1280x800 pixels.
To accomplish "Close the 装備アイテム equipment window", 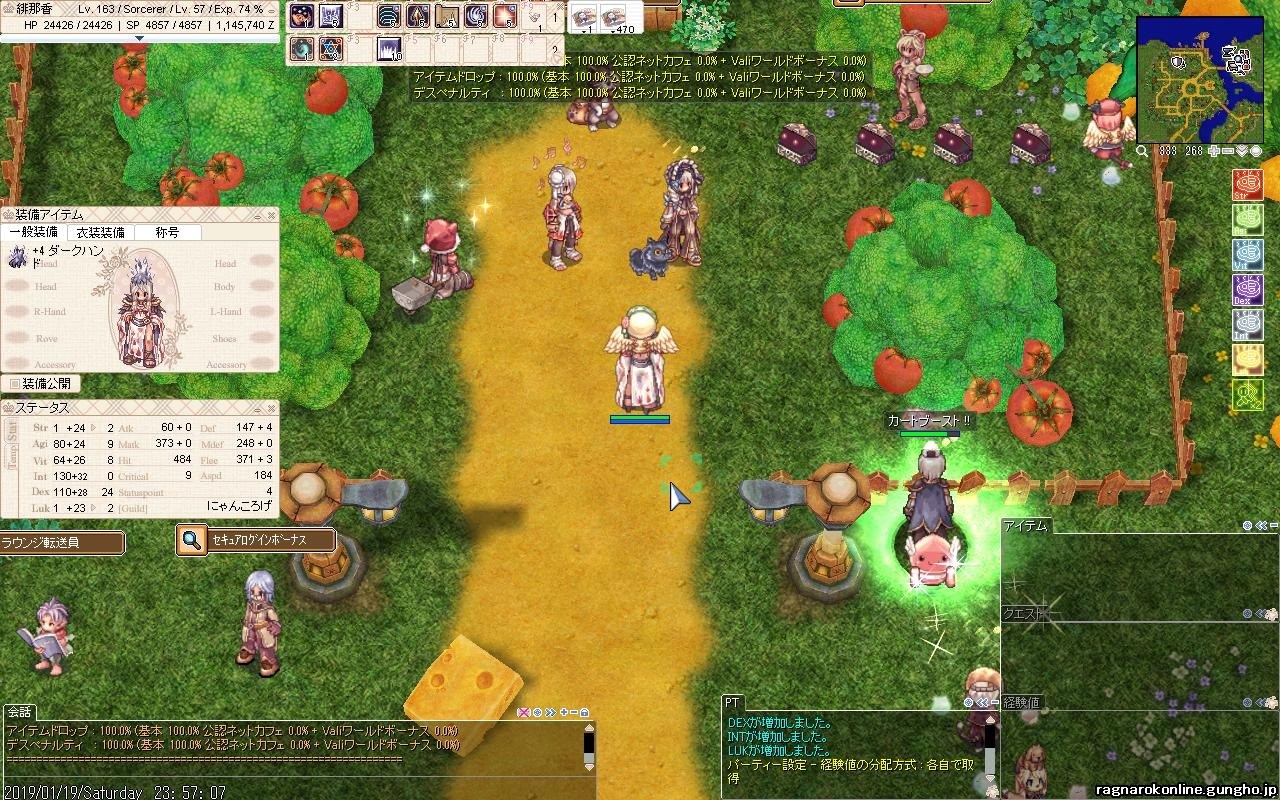I will pos(271,214).
